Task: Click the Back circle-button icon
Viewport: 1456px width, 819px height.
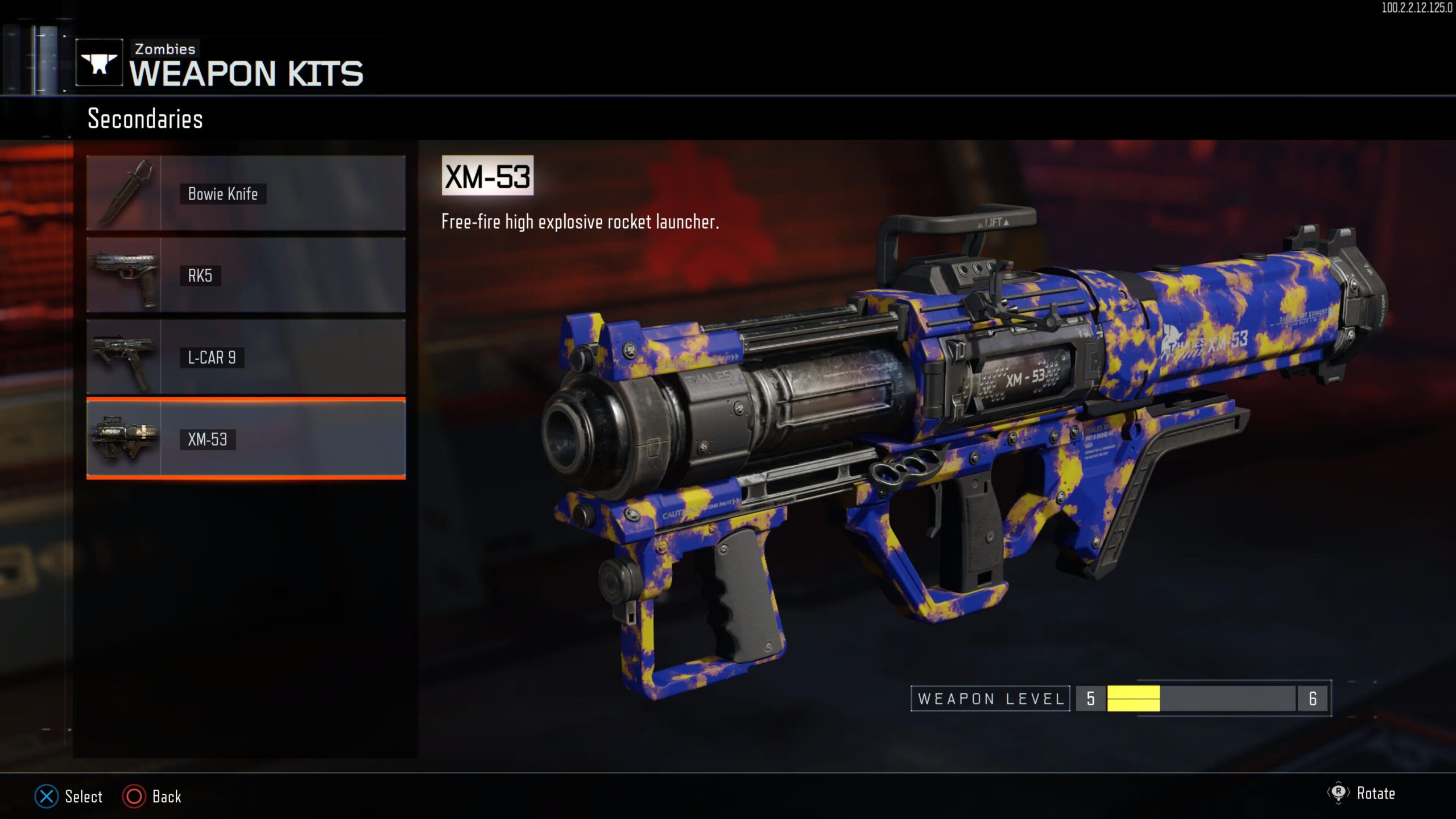Action: 134,797
